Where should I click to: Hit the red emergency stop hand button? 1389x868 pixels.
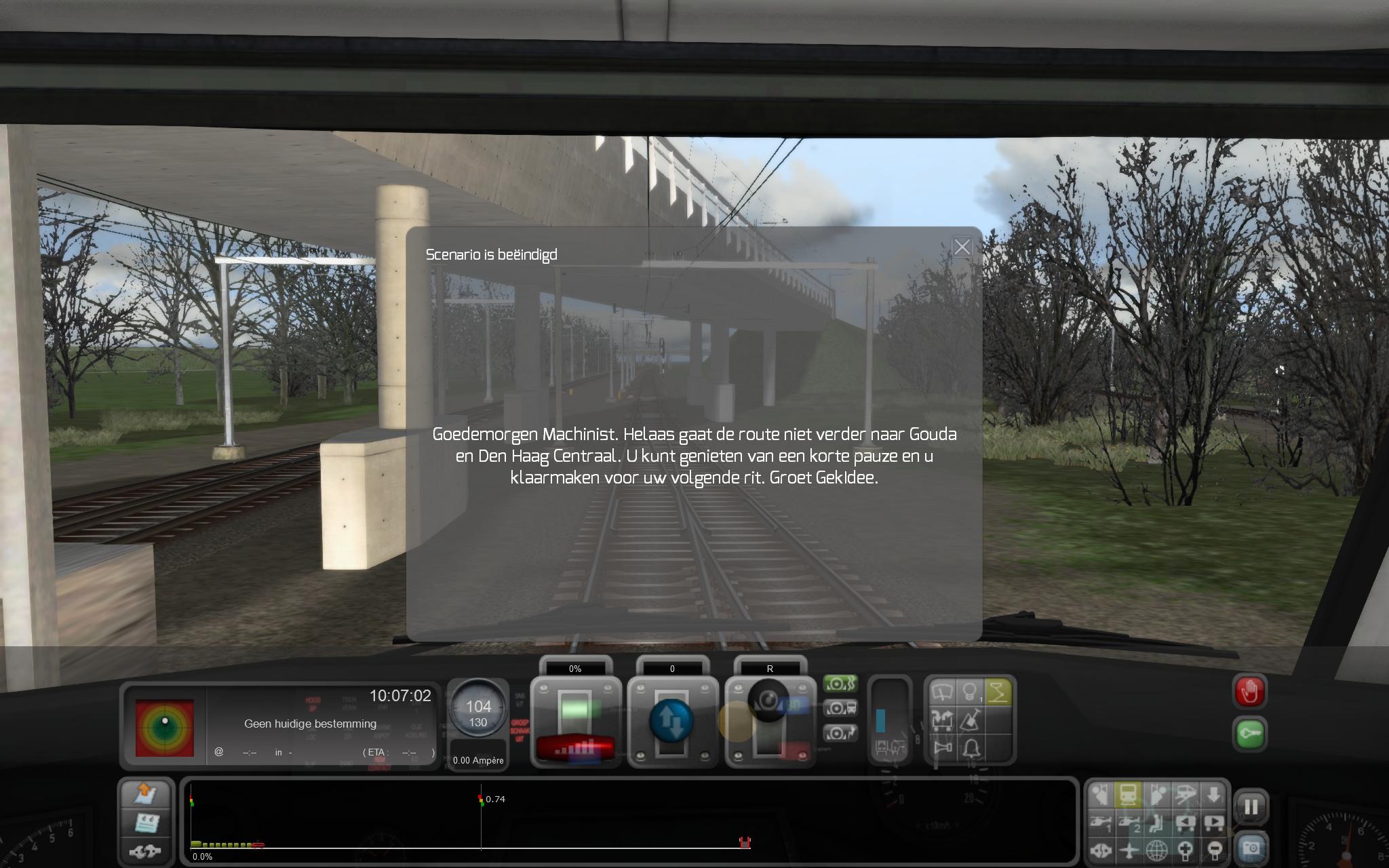[1249, 692]
